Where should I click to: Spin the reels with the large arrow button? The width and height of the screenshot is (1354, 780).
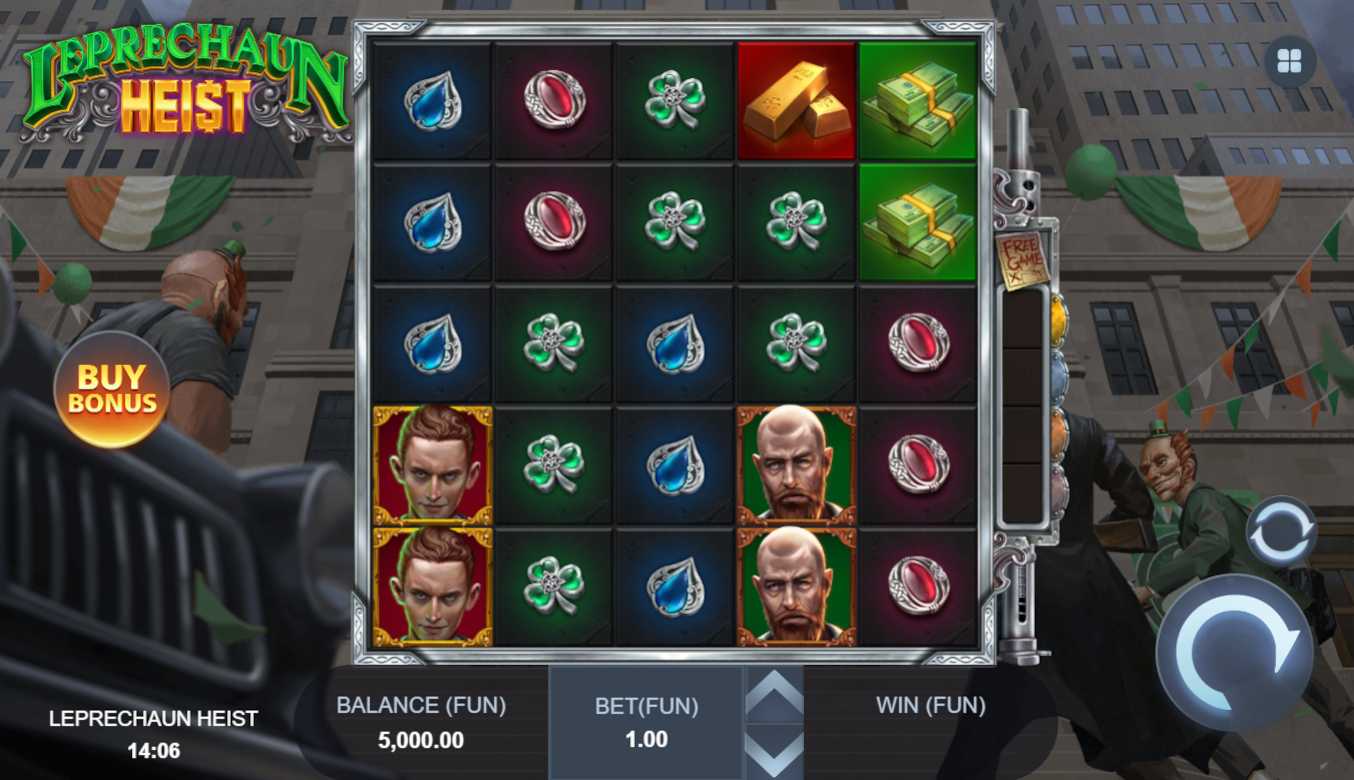click(1236, 652)
